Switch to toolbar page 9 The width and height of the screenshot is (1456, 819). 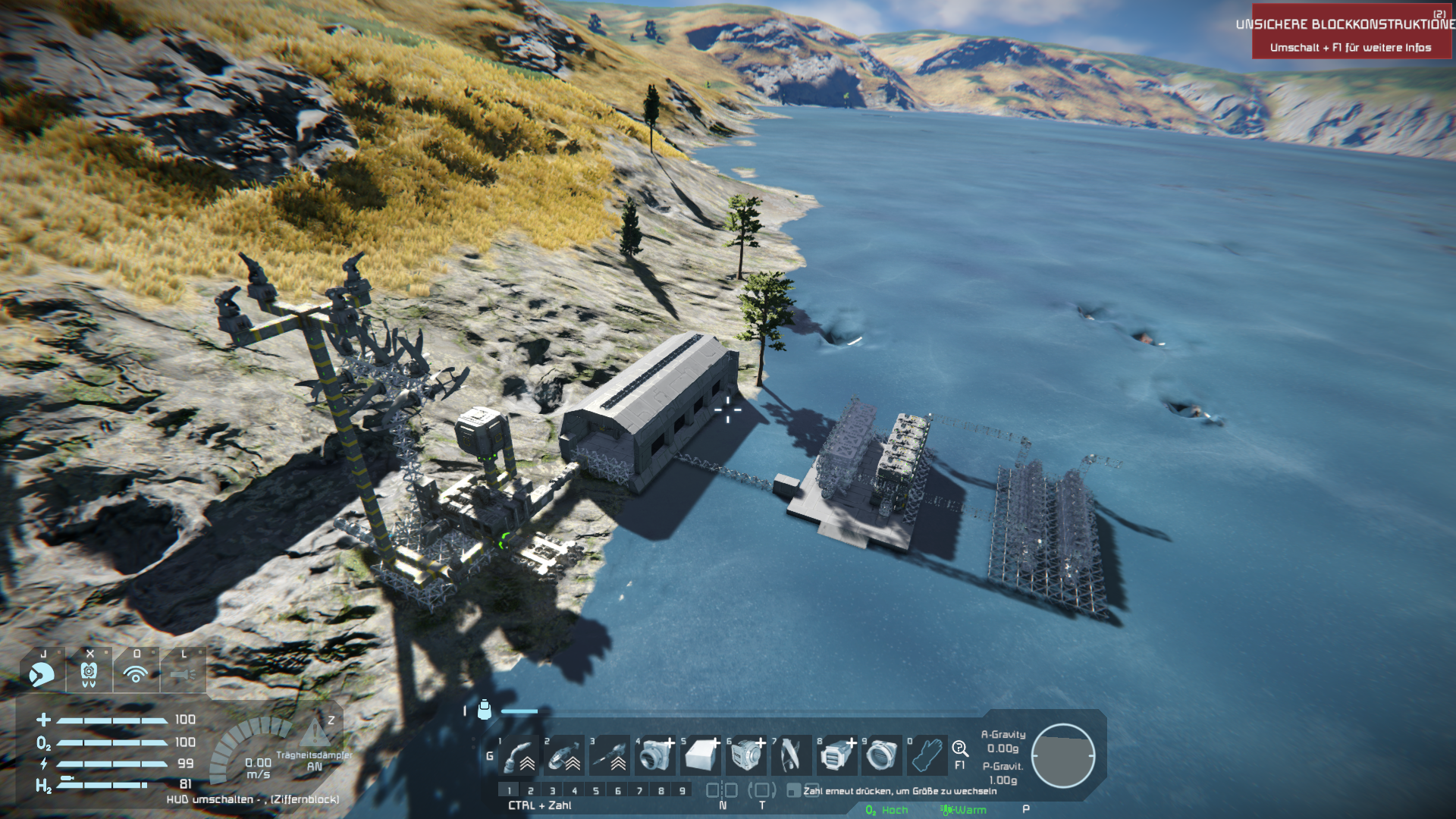682,791
